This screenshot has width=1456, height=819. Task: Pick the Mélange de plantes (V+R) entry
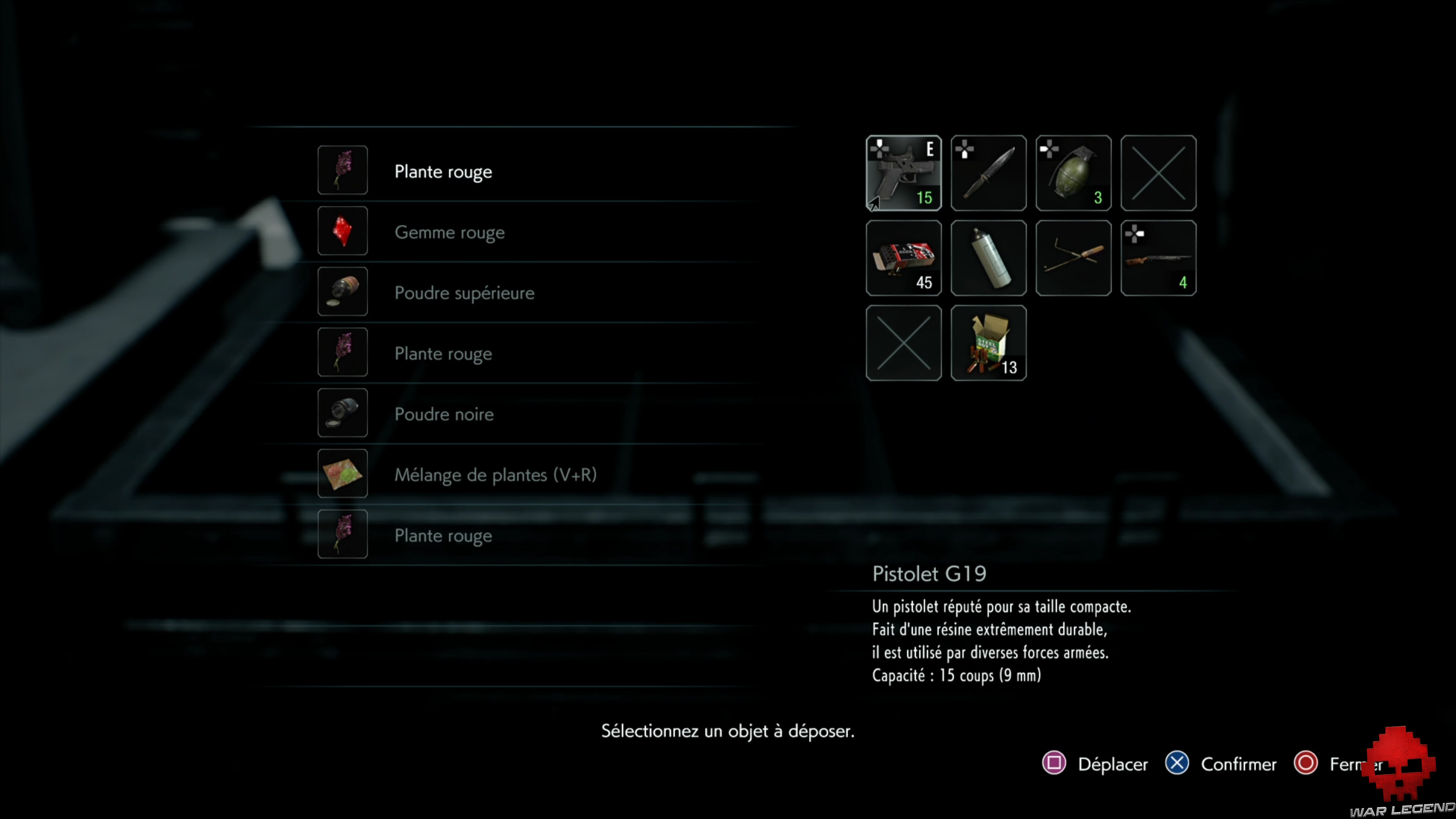[495, 474]
